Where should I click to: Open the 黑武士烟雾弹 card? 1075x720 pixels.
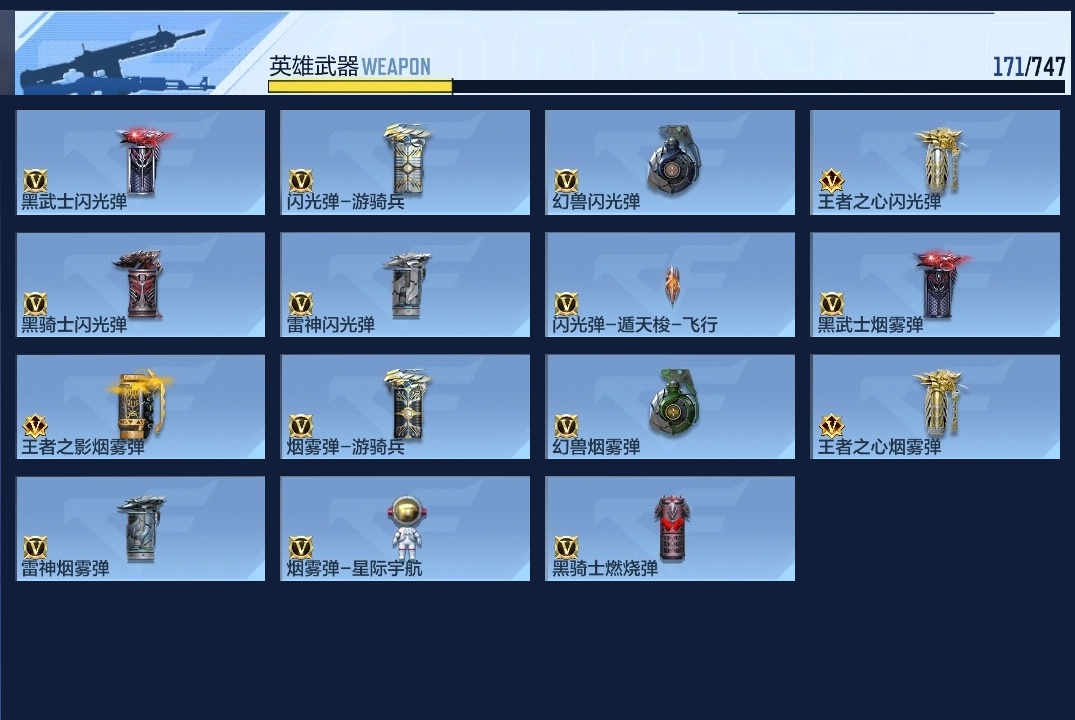pos(935,285)
